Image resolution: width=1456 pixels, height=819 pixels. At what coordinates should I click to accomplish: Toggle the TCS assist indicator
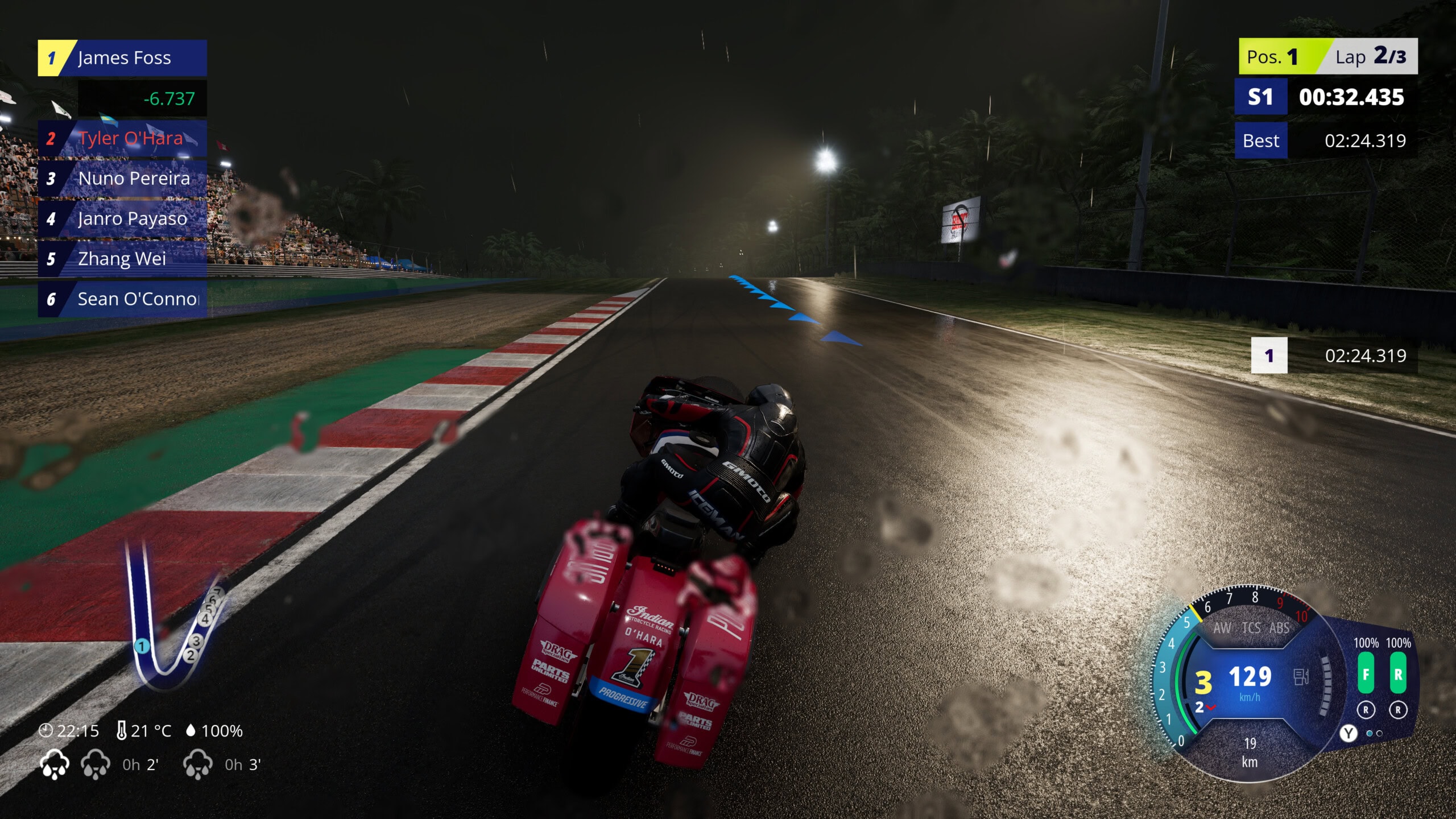point(1251,628)
